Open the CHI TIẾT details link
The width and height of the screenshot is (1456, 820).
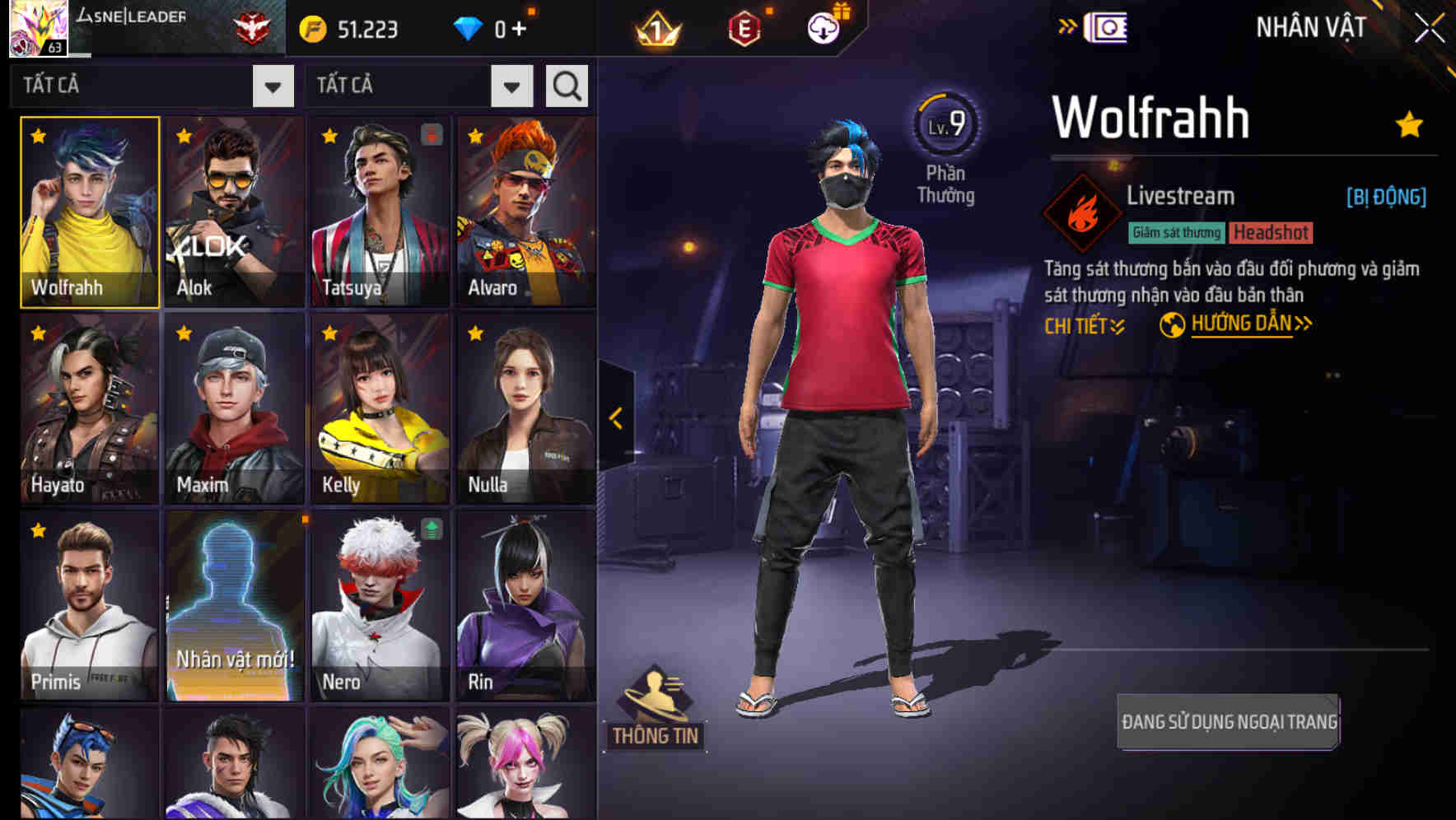click(1082, 324)
